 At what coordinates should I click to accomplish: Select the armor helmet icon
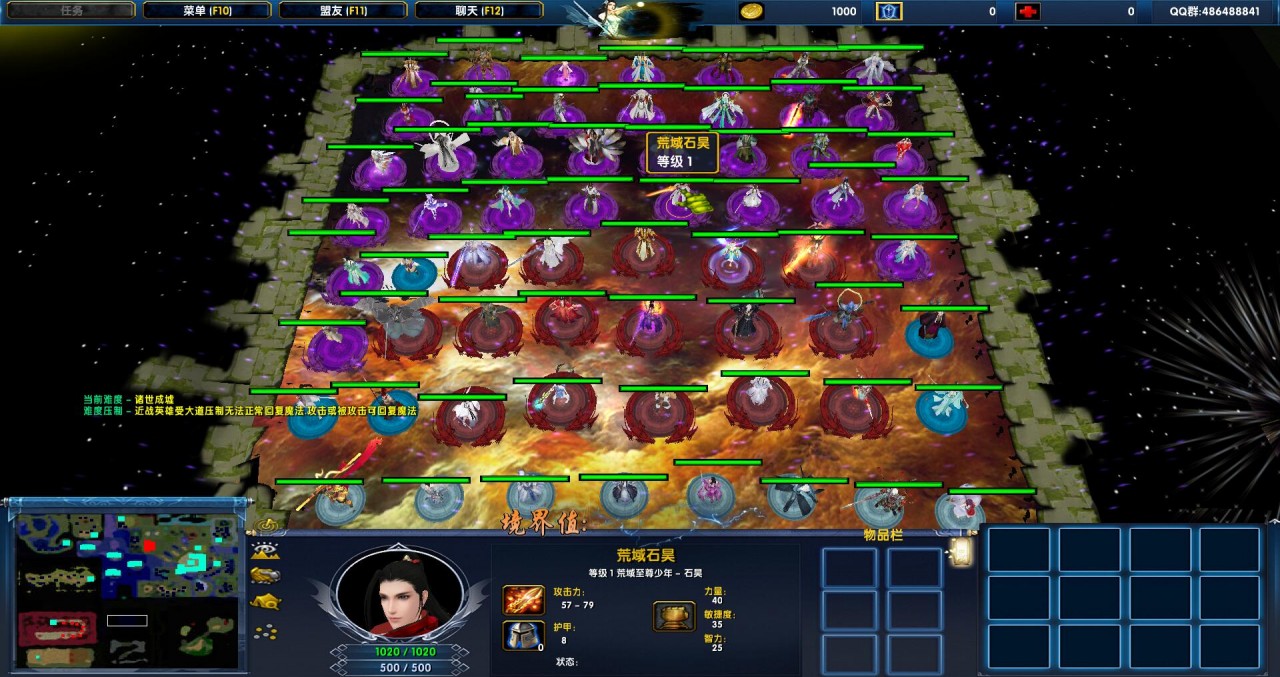click(523, 635)
